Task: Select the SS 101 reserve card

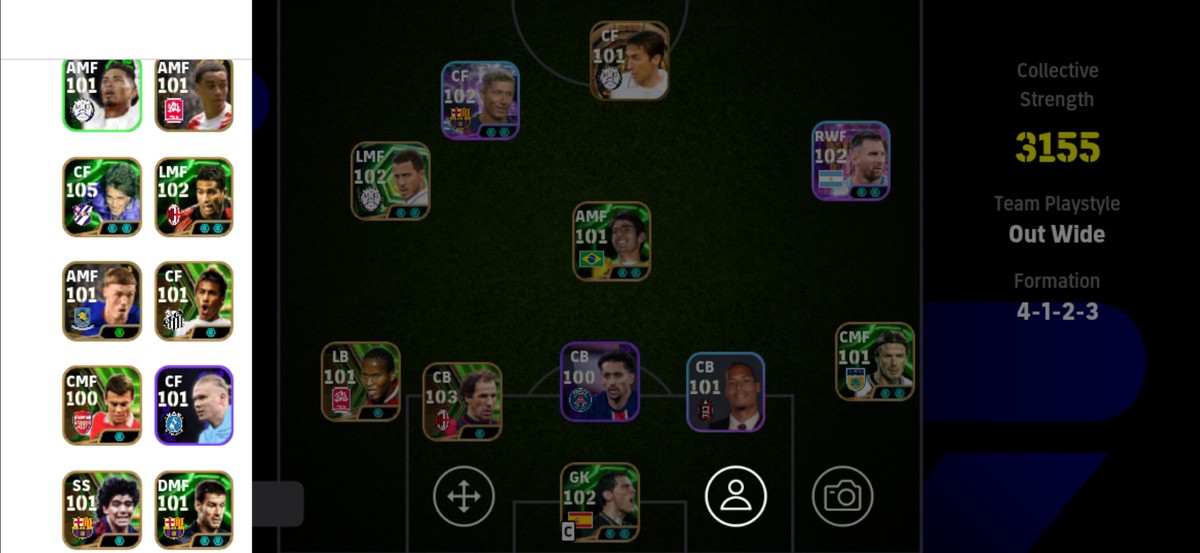Action: point(102,510)
